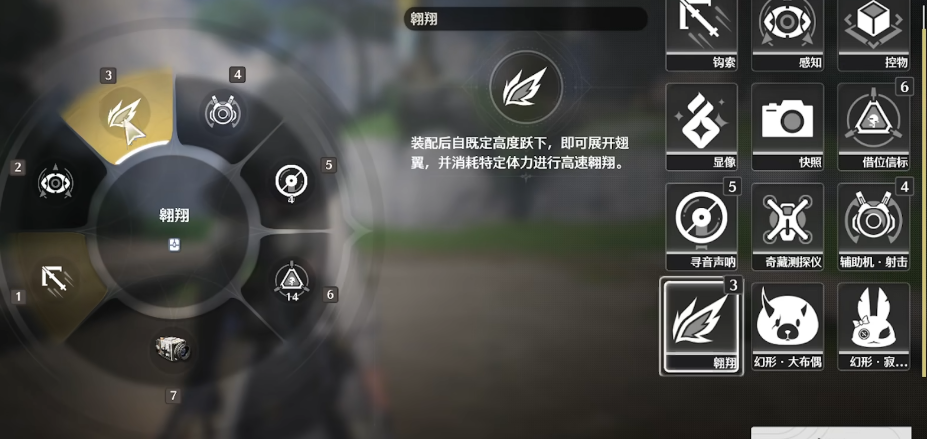Image resolution: width=927 pixels, height=439 pixels.
Task: Select the rabbit-eared 幻形·寂 mask tile
Action: coord(873,324)
